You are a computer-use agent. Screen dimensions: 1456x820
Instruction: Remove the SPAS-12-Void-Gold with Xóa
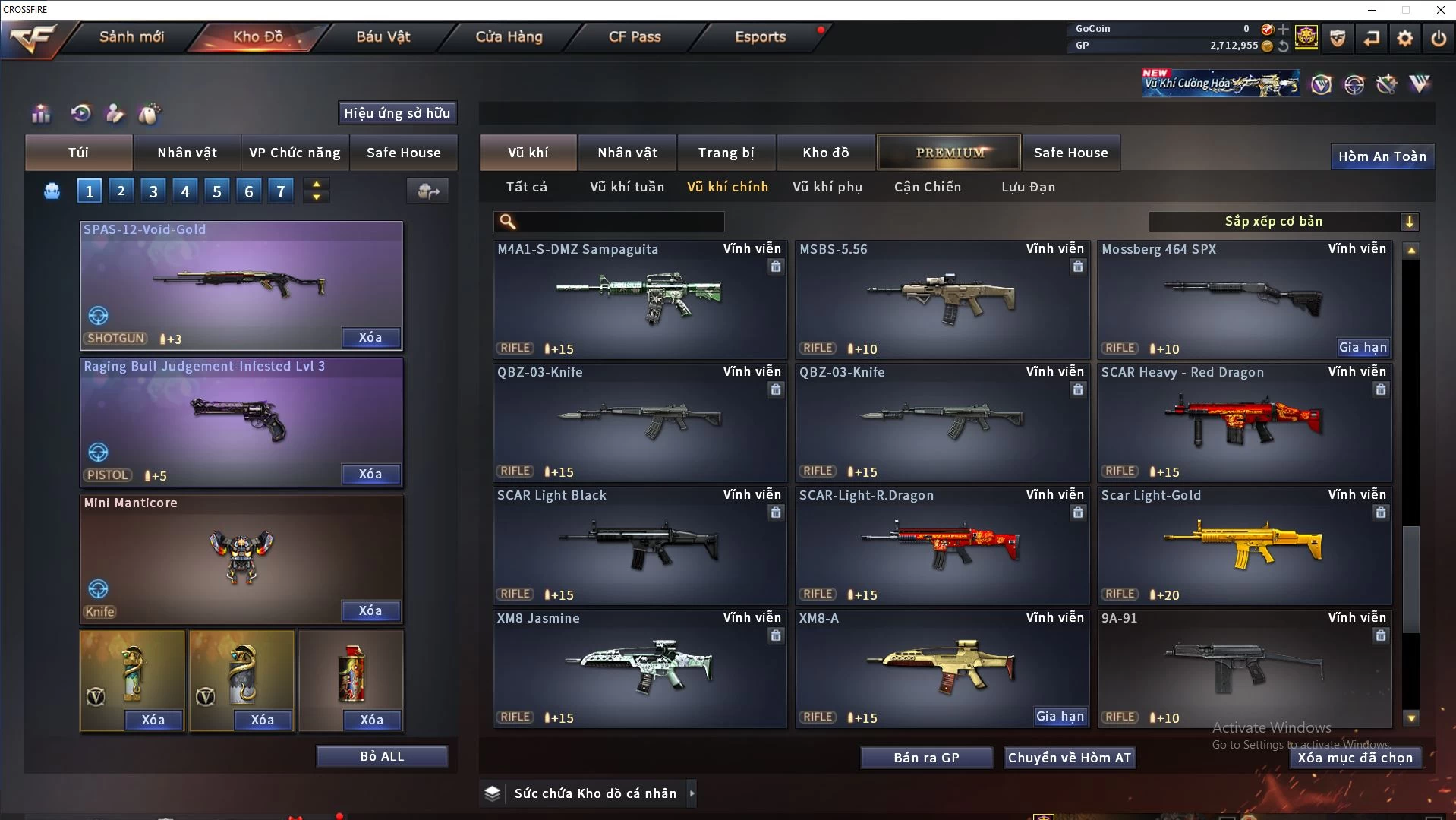click(370, 338)
